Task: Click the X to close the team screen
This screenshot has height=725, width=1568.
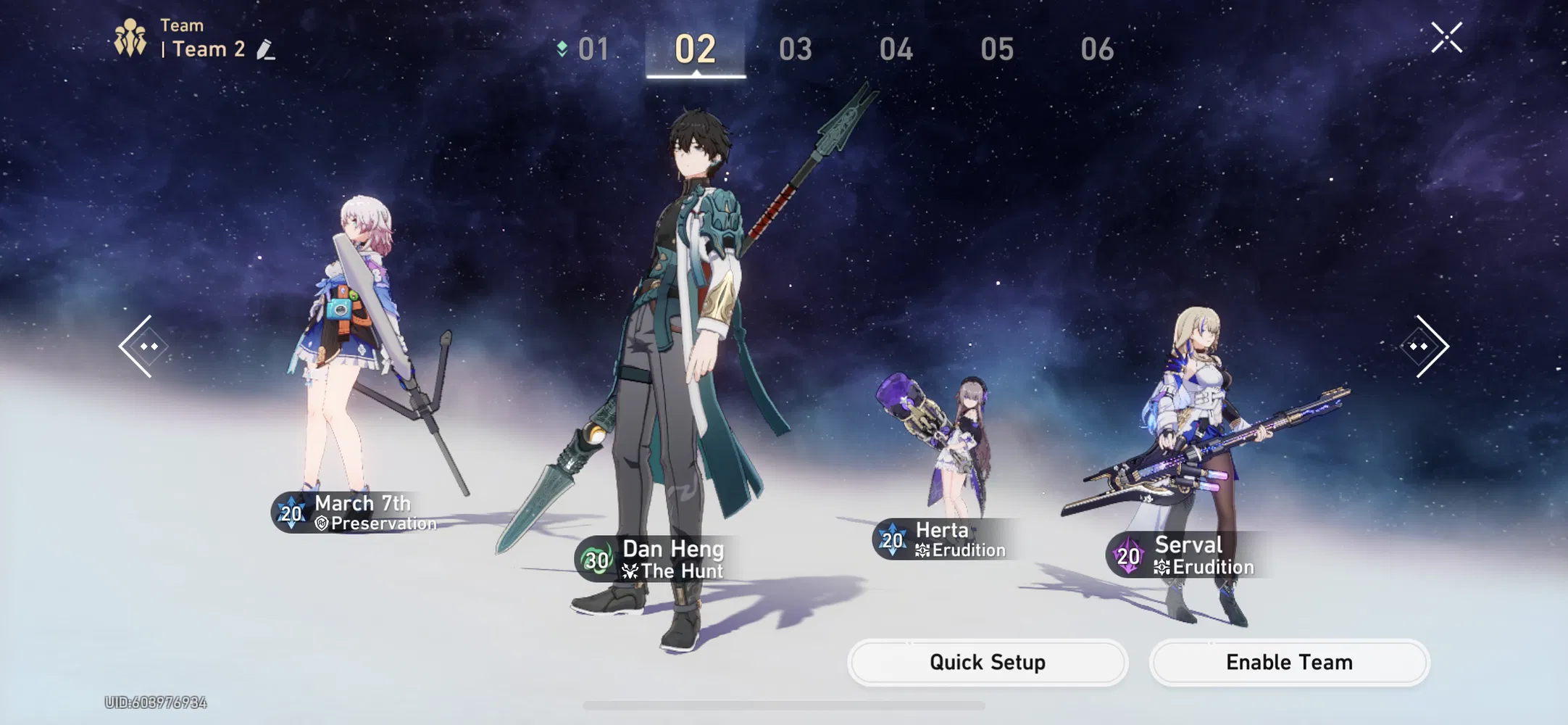Action: click(1446, 38)
